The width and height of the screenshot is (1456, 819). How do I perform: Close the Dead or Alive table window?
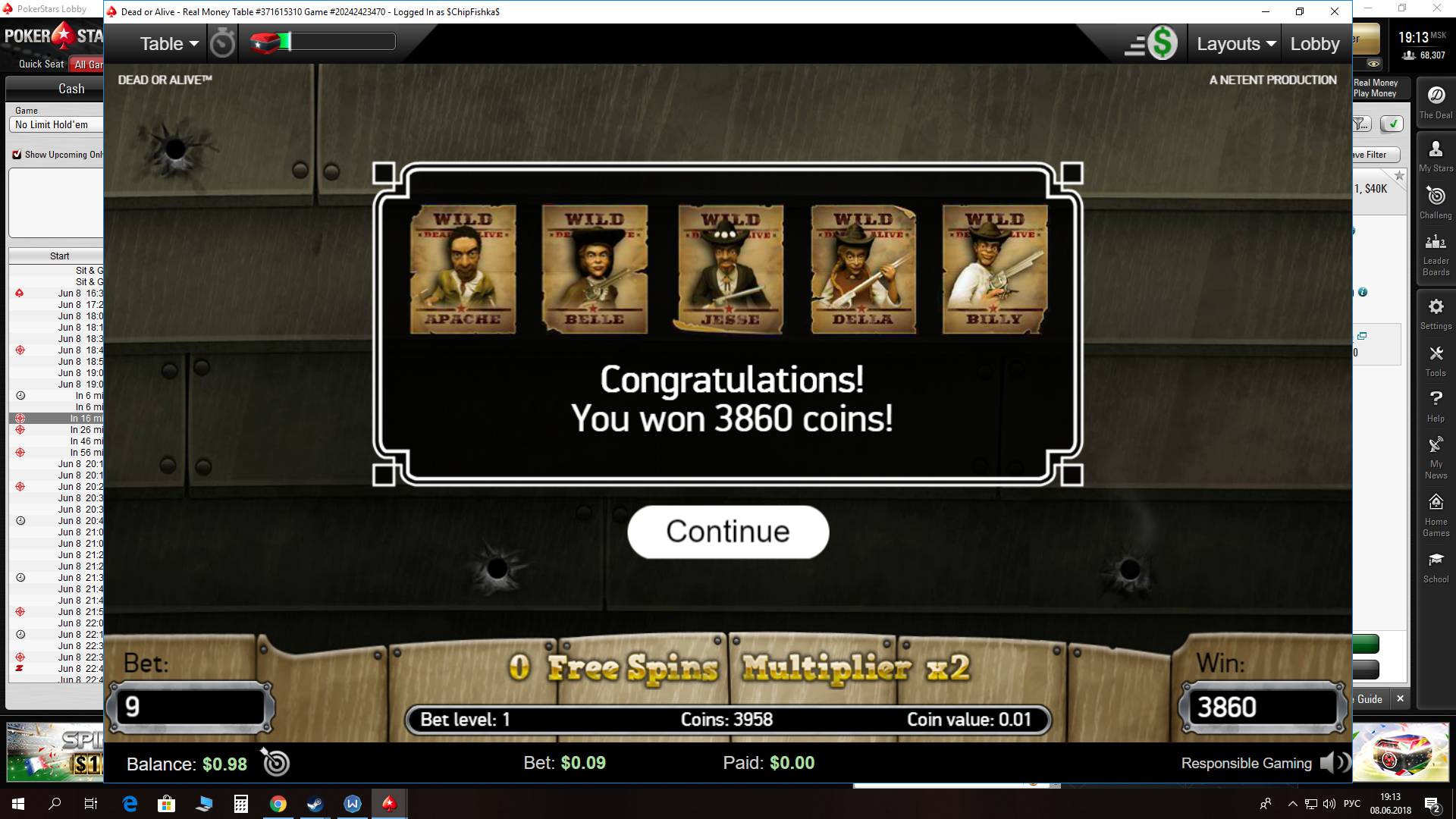pyautogui.click(x=1335, y=11)
